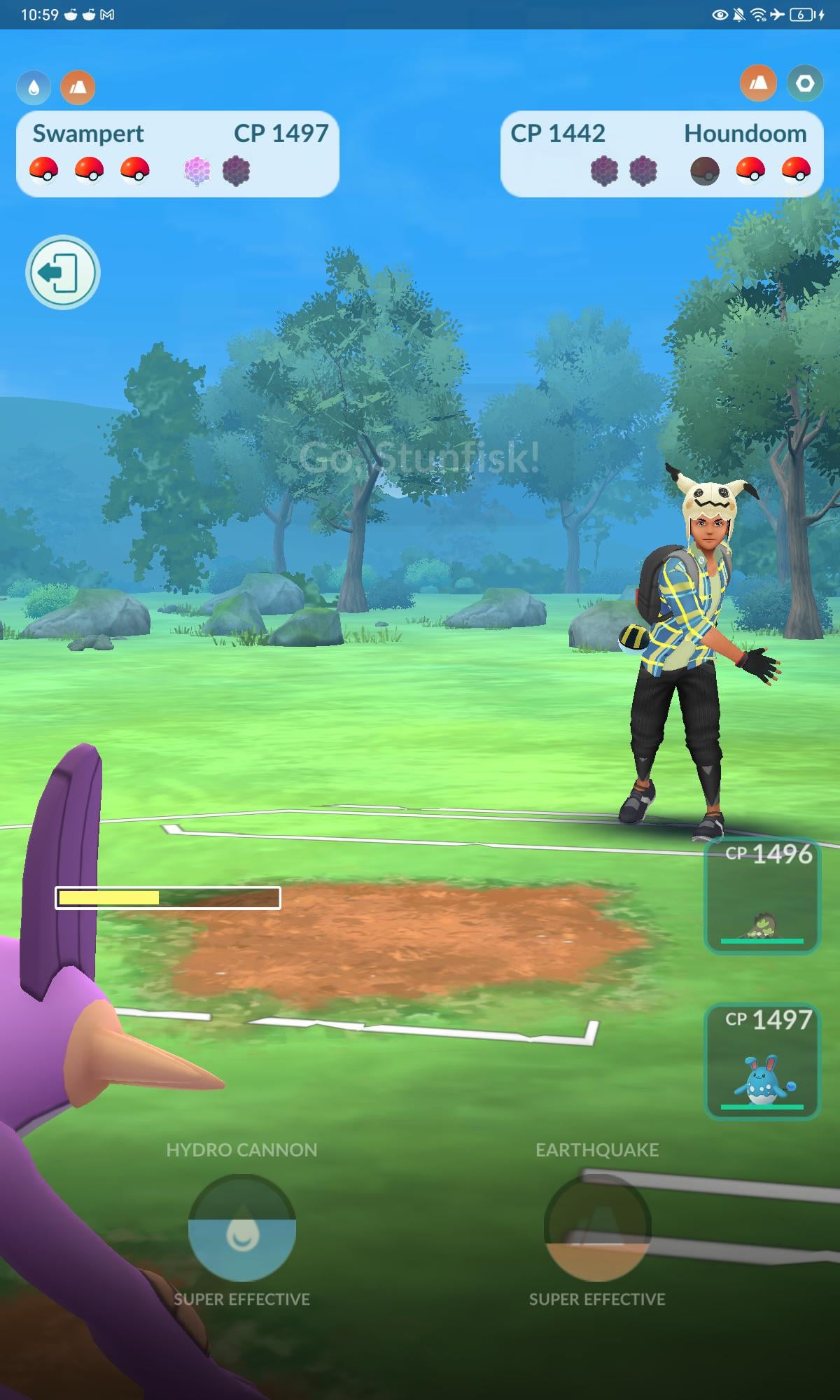Swap in the CP 1497 Azumarill

[x=762, y=1062]
